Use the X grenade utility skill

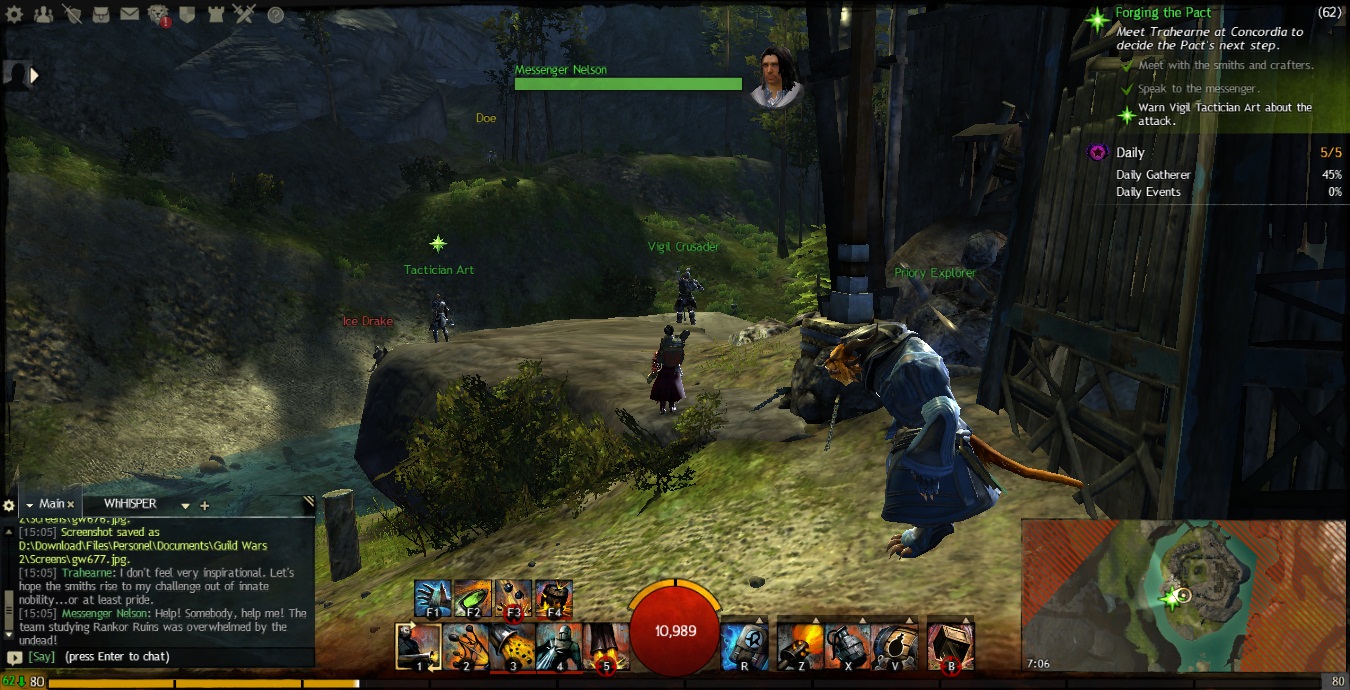tap(848, 646)
